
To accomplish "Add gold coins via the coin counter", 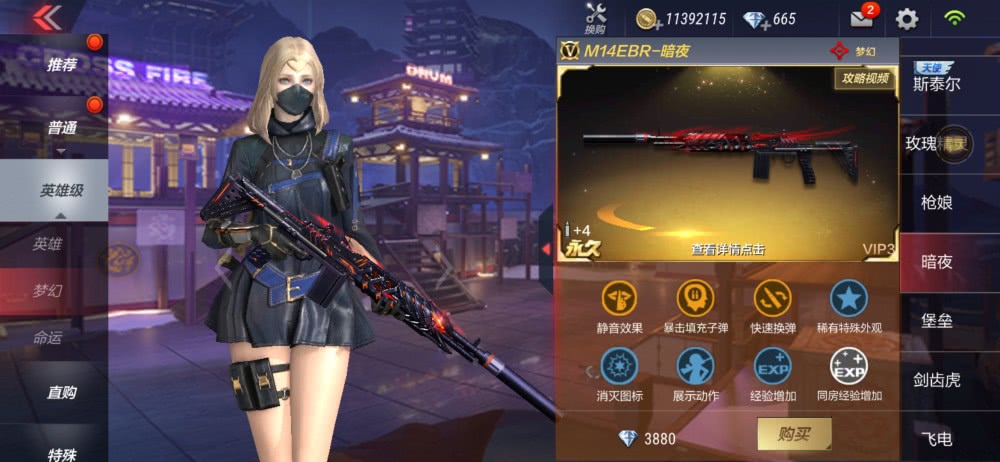I will pyautogui.click(x=649, y=19).
